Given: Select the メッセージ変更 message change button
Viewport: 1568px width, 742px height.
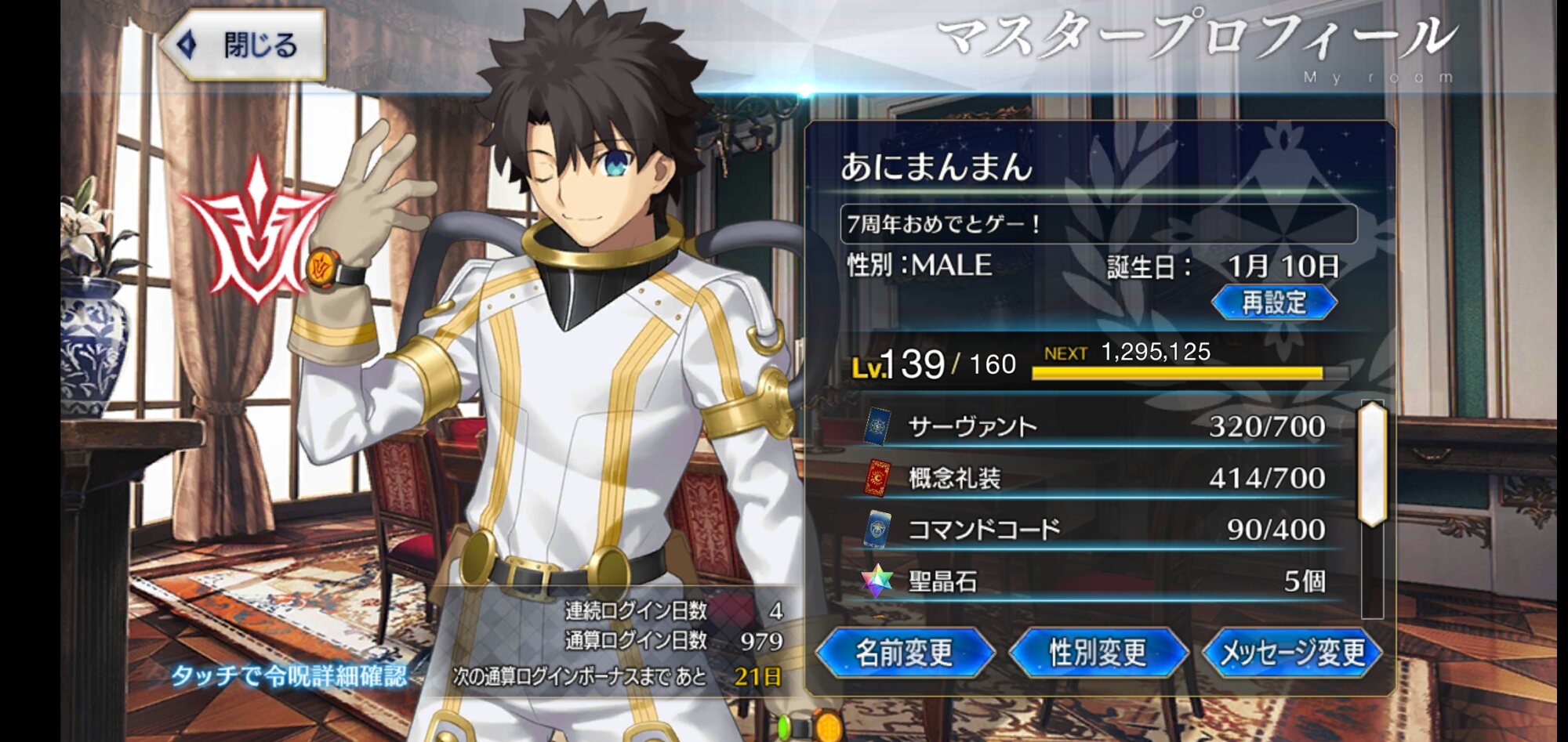Looking at the screenshot, I should tap(1292, 652).
